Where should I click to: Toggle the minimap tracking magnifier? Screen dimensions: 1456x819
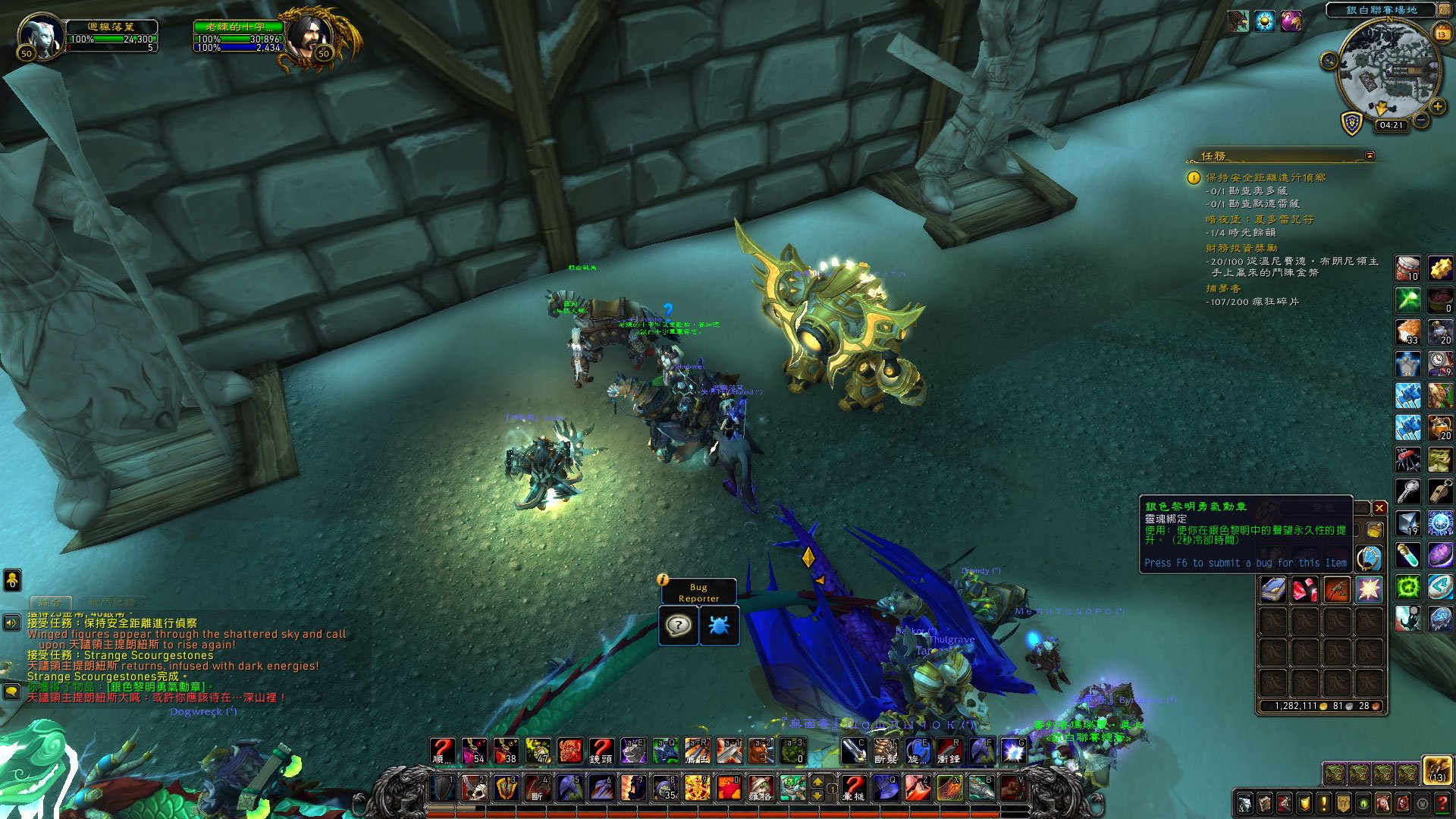click(x=1329, y=61)
